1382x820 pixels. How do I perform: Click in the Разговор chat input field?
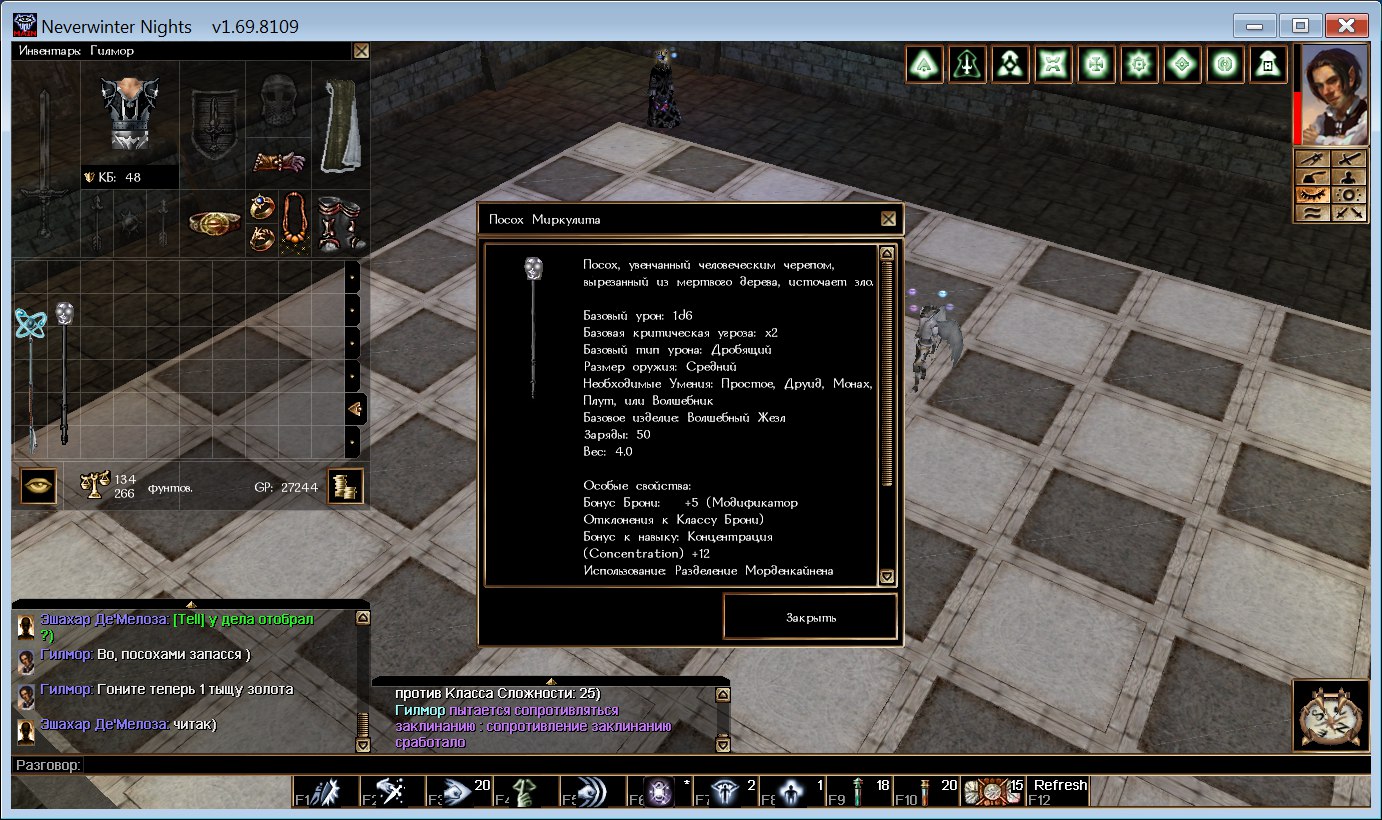(700, 765)
